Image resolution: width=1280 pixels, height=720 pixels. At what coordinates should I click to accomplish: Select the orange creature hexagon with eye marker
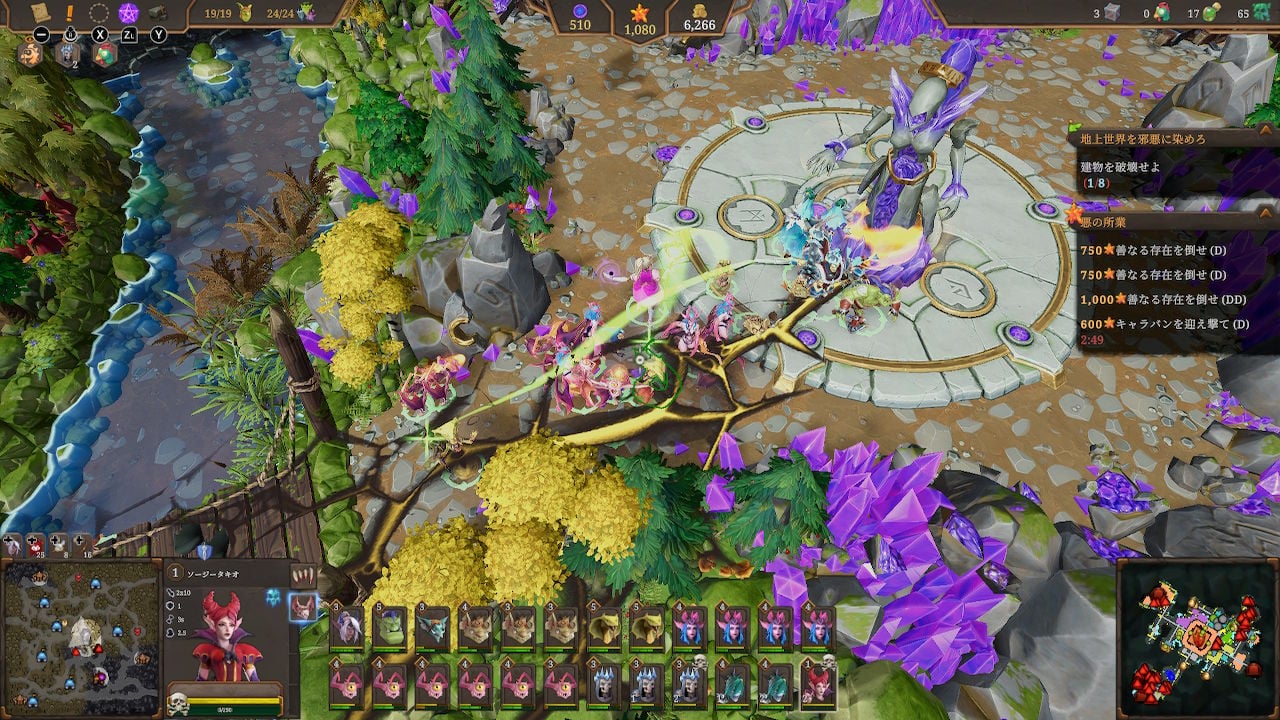pos(29,55)
